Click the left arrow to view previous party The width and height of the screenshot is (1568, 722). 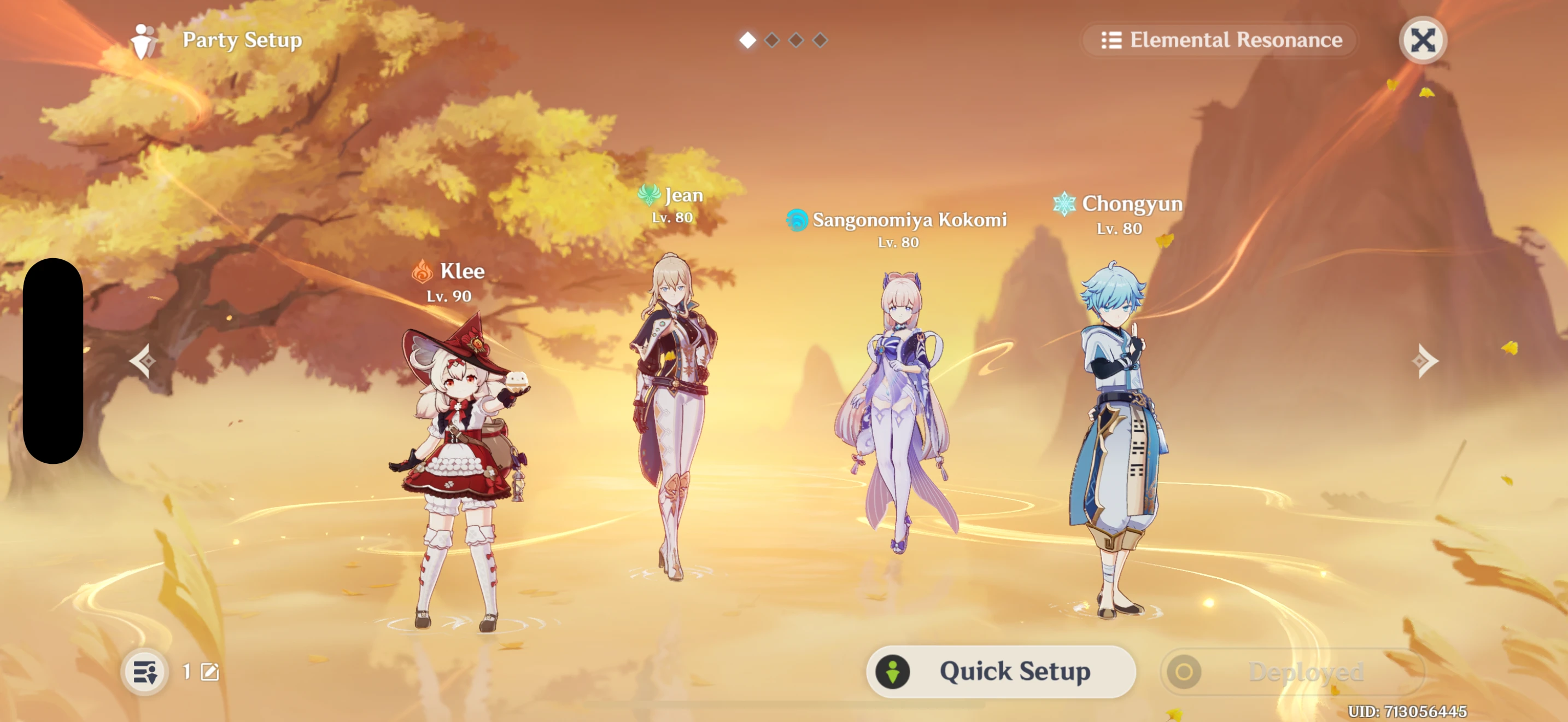pos(142,362)
